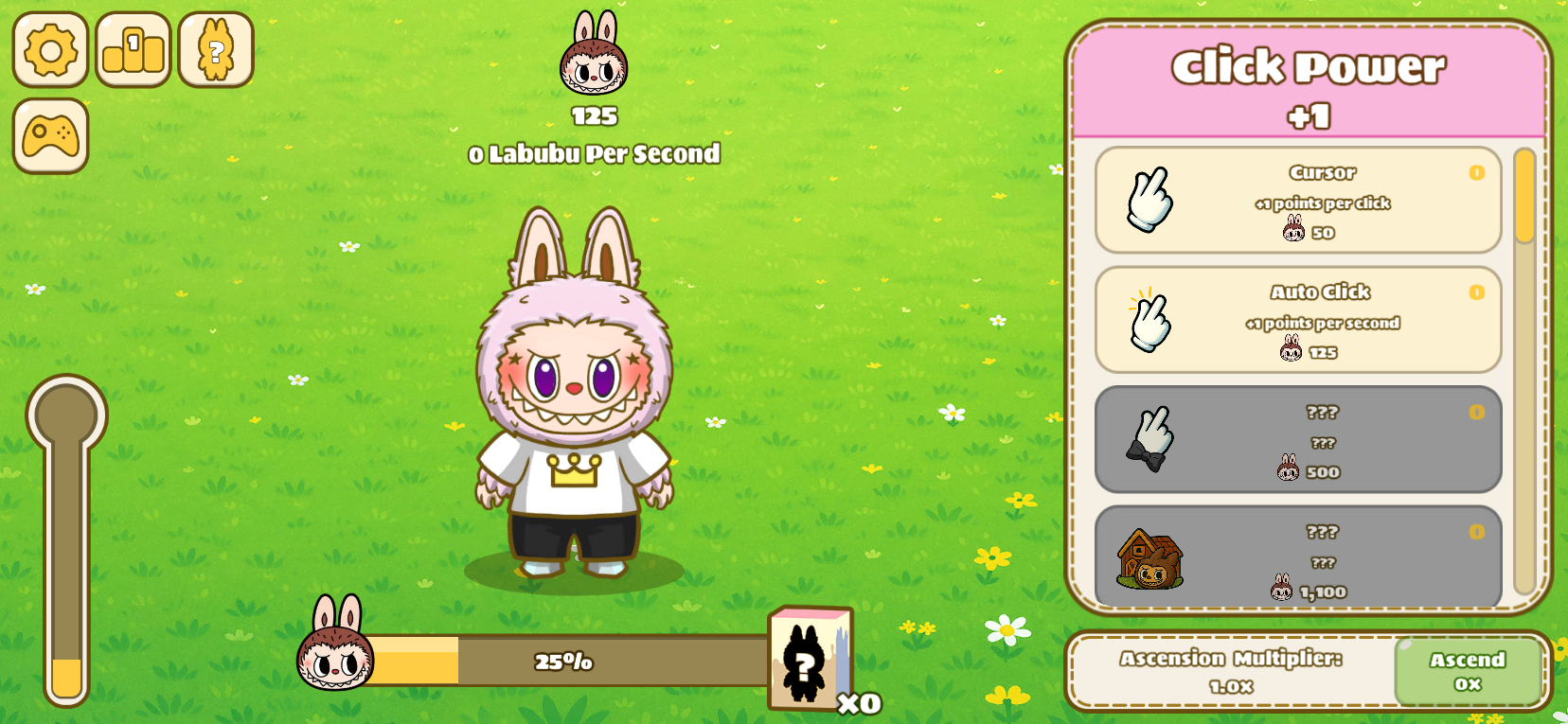The height and width of the screenshot is (724, 1568).
Task: Click the 0 Labubu Per Second label
Action: [594, 154]
